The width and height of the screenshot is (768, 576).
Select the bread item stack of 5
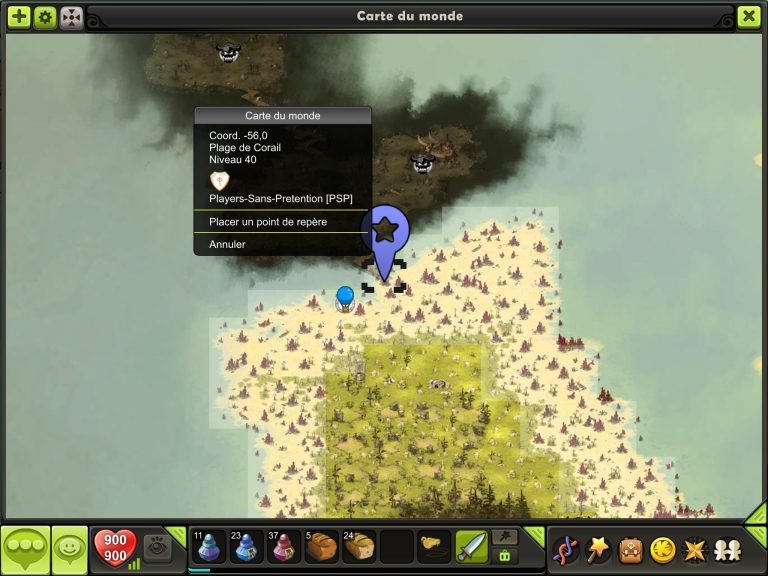(x=322, y=547)
